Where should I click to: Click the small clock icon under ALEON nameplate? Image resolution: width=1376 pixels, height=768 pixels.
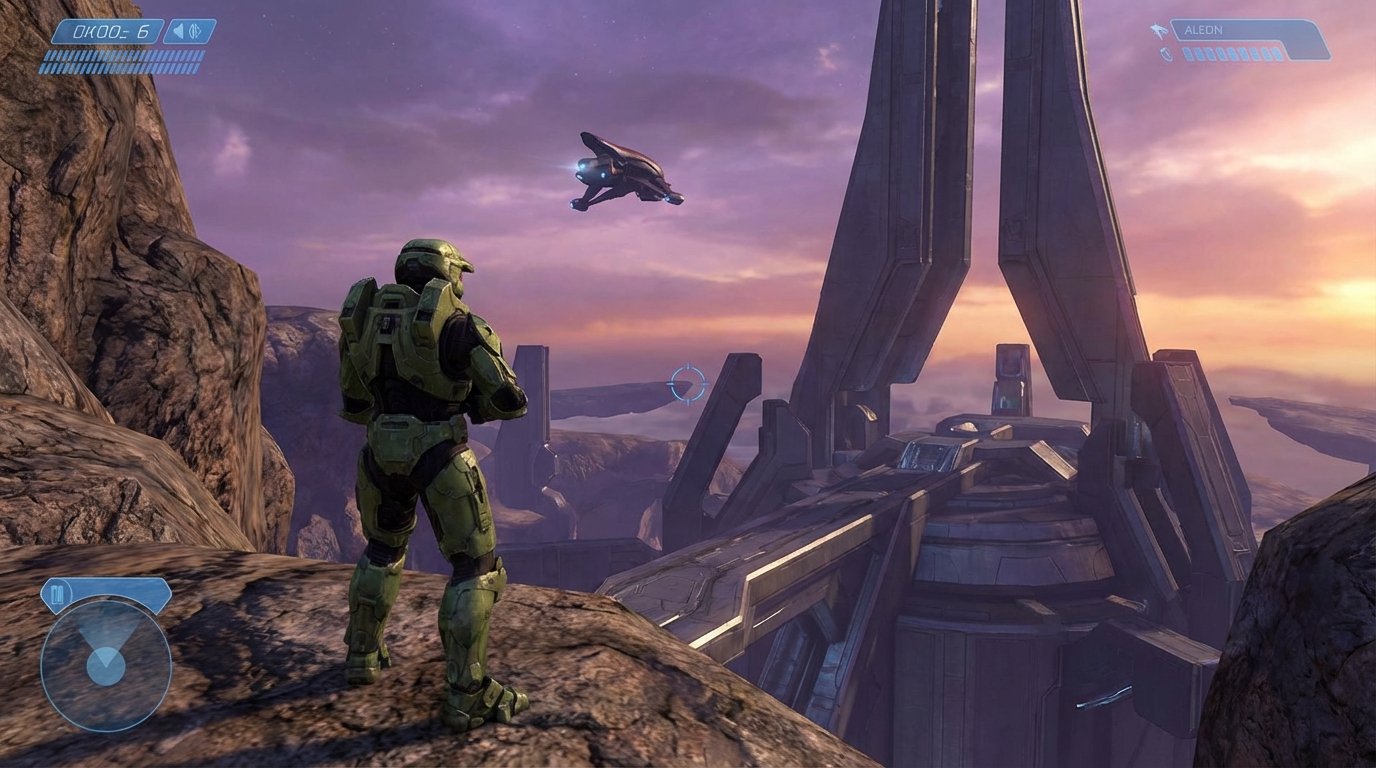(1166, 54)
